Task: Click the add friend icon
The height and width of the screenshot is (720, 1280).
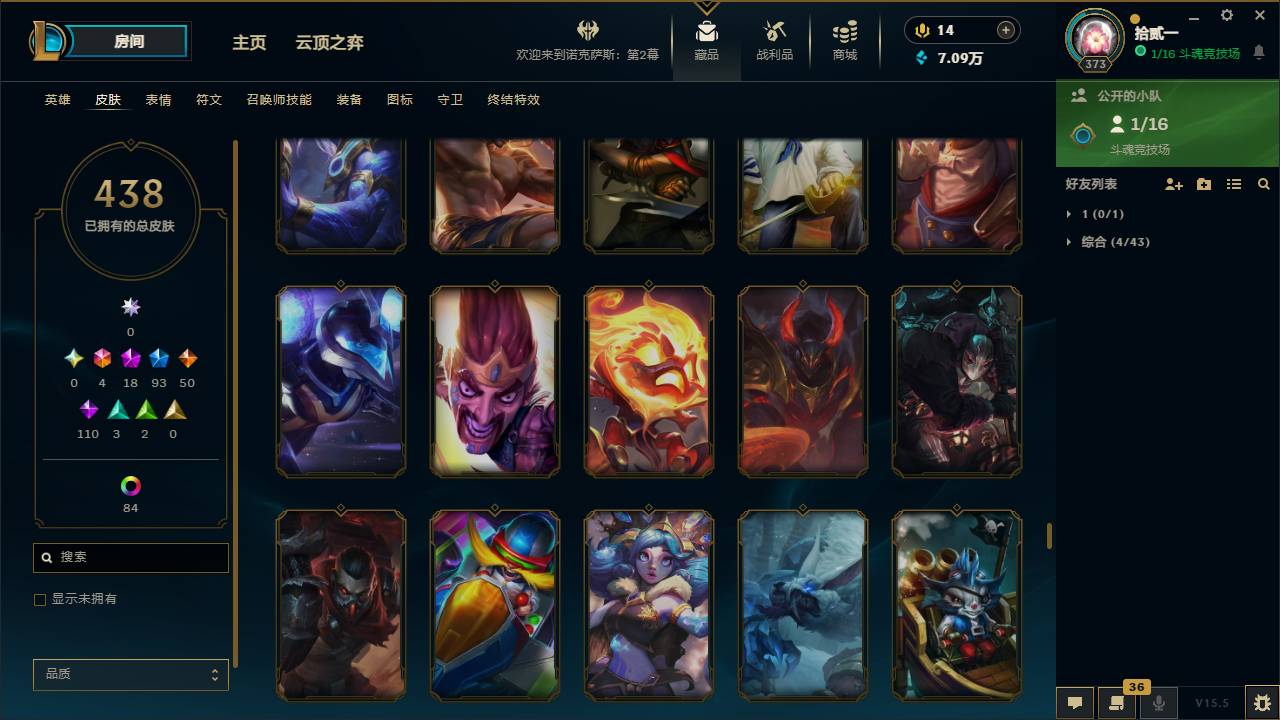Action: 1174,184
